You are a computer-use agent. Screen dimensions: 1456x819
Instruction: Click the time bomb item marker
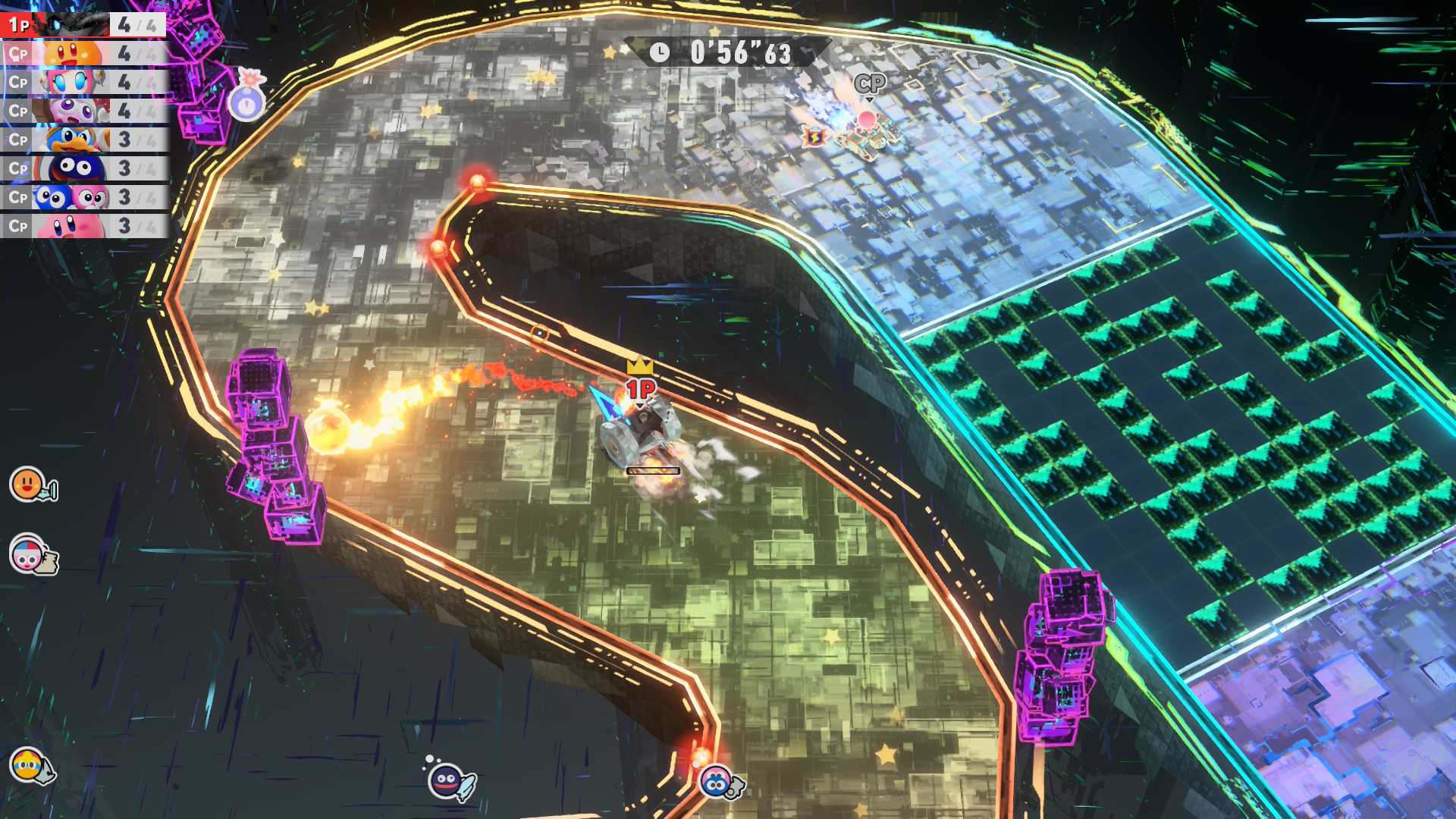(x=246, y=99)
